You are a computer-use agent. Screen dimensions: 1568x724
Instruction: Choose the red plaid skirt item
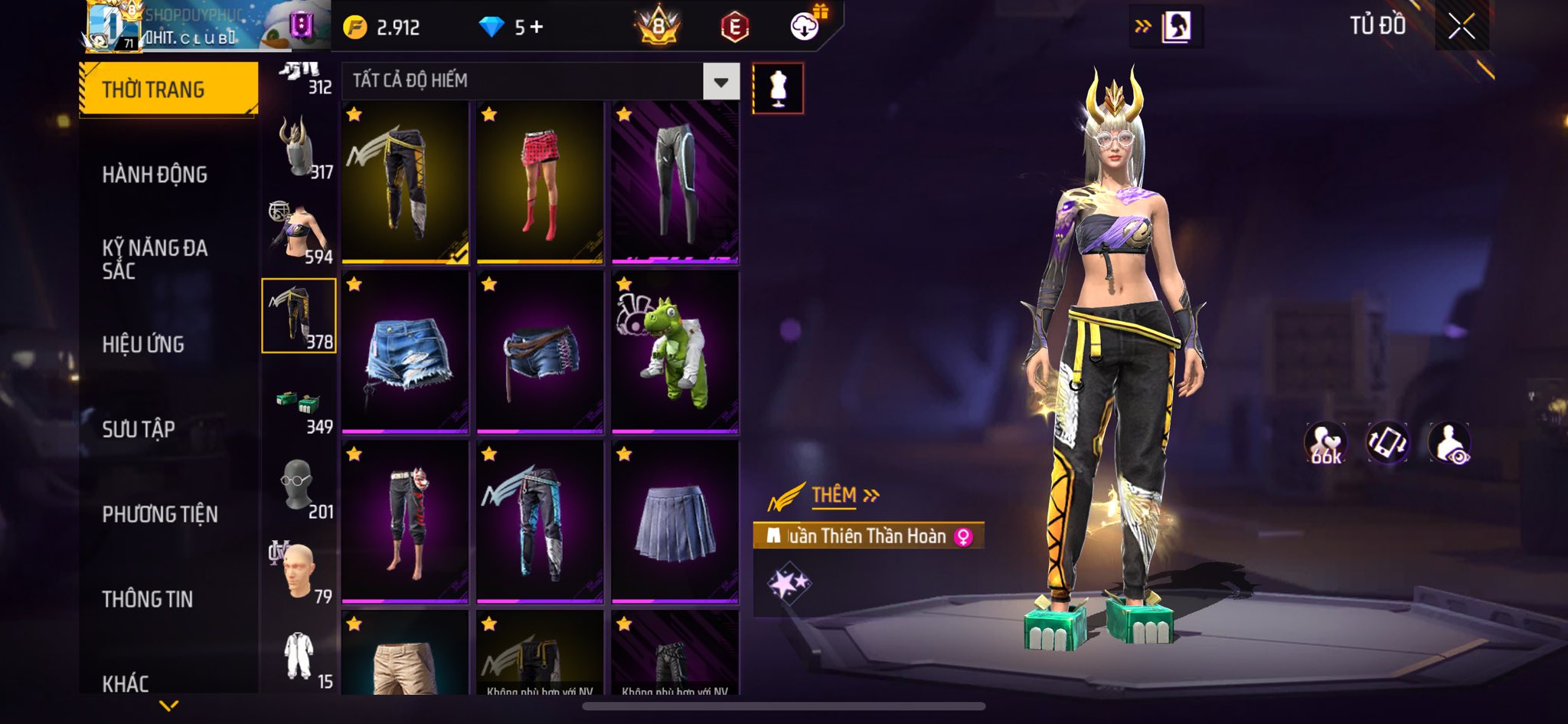pyautogui.click(x=540, y=182)
